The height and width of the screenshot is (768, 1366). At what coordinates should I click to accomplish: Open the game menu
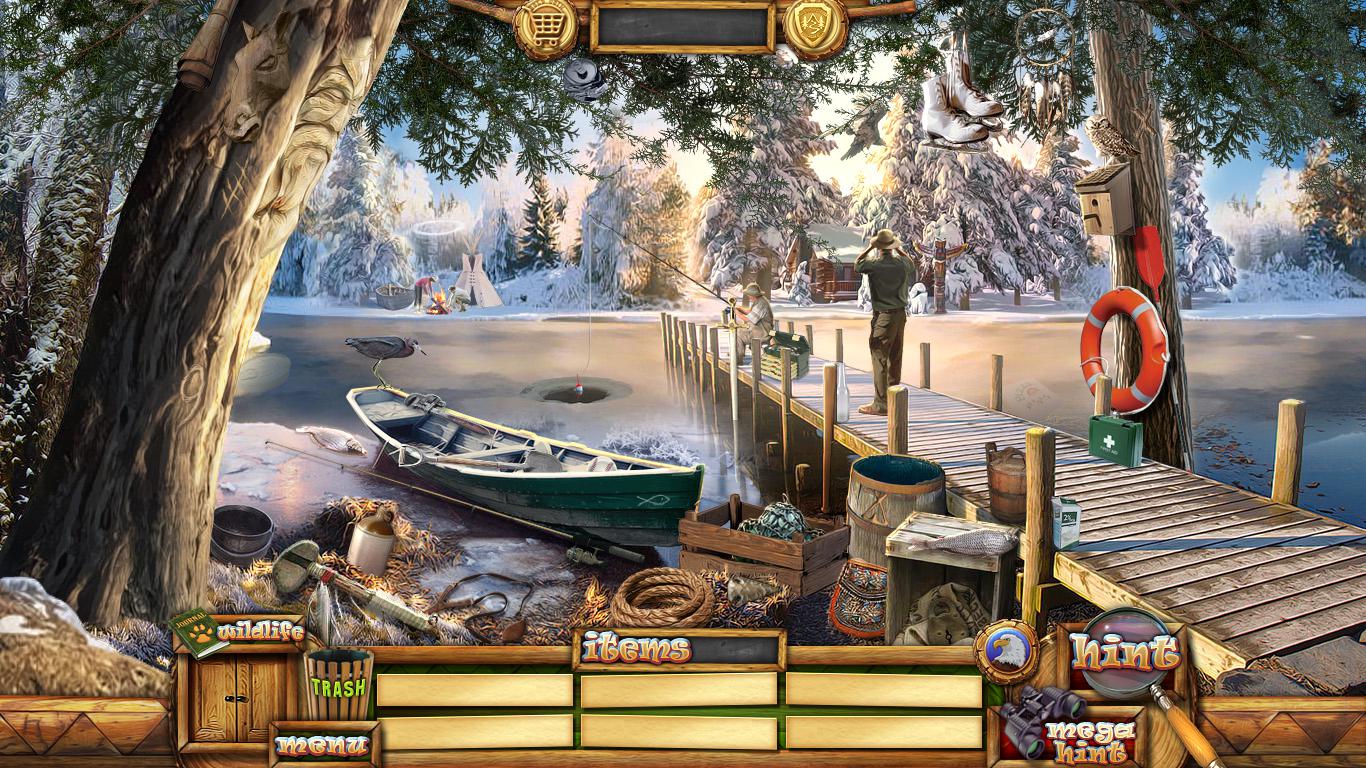point(322,745)
